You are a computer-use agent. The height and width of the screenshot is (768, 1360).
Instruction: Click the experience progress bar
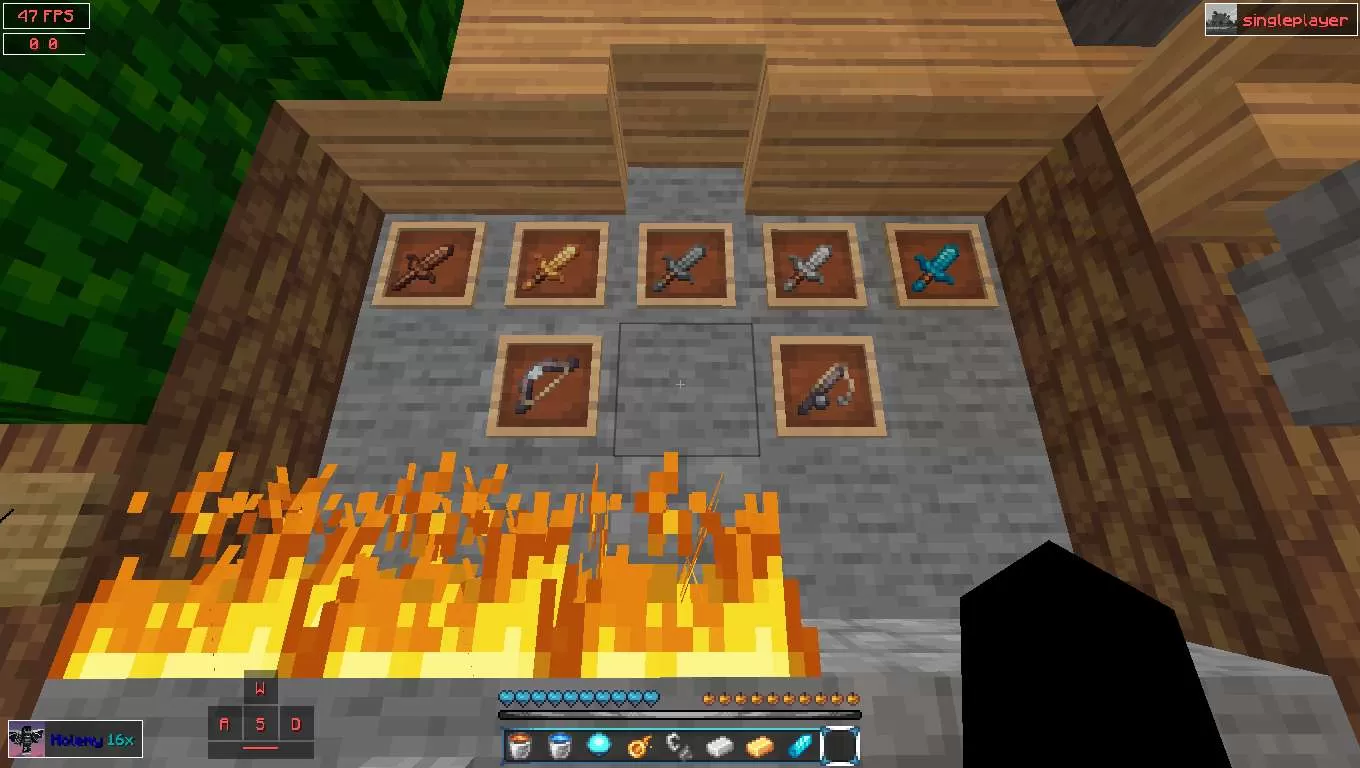tap(678, 713)
